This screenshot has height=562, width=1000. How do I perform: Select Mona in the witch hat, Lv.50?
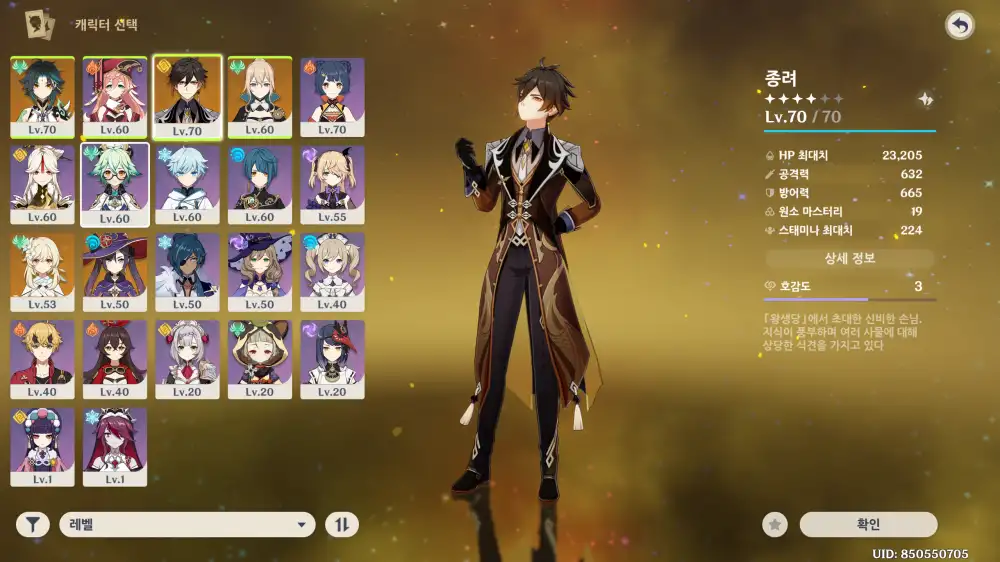pyautogui.click(x=115, y=271)
